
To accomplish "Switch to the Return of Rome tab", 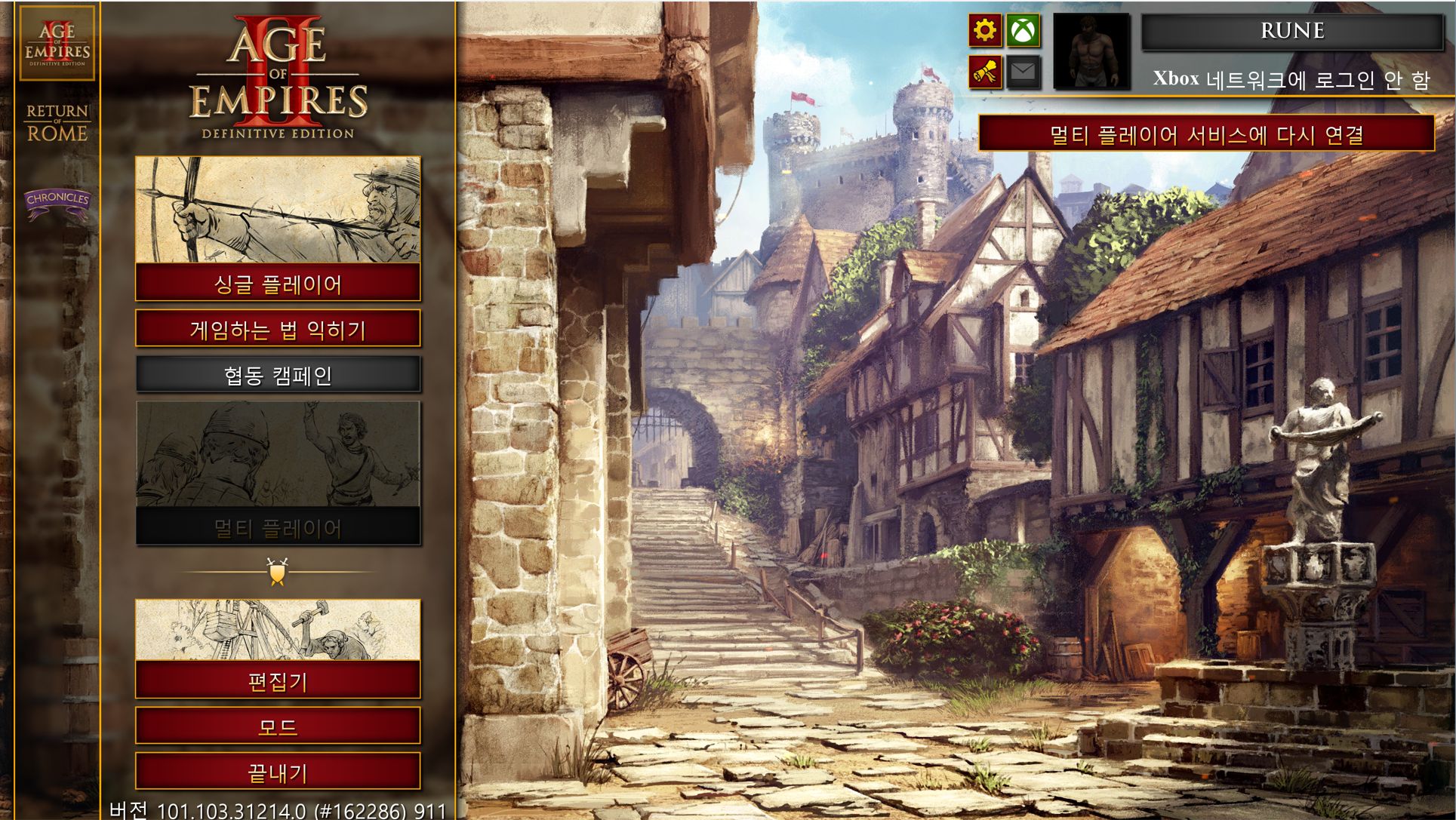I will (57, 123).
